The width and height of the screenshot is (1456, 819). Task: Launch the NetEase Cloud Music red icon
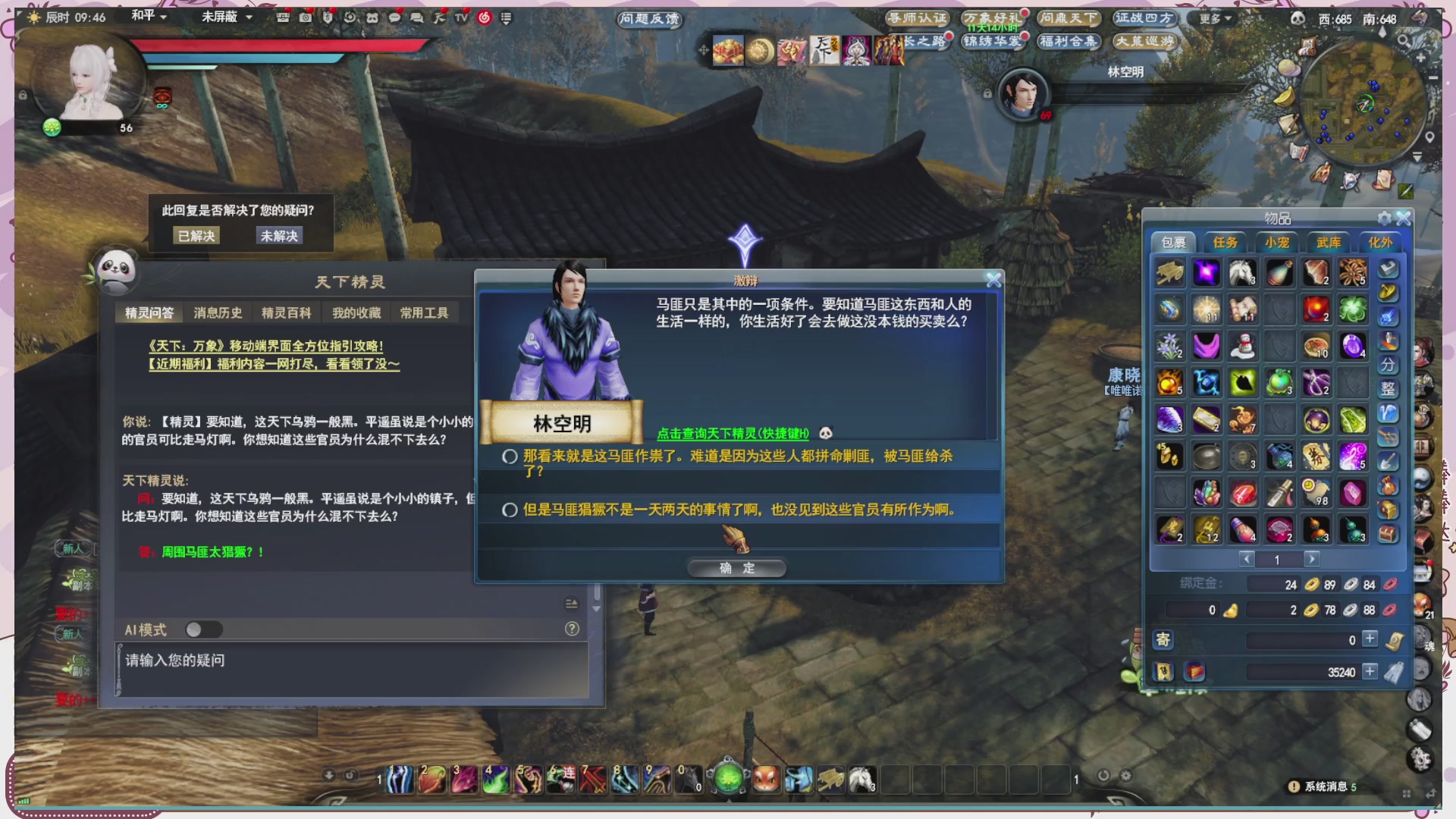483,16
